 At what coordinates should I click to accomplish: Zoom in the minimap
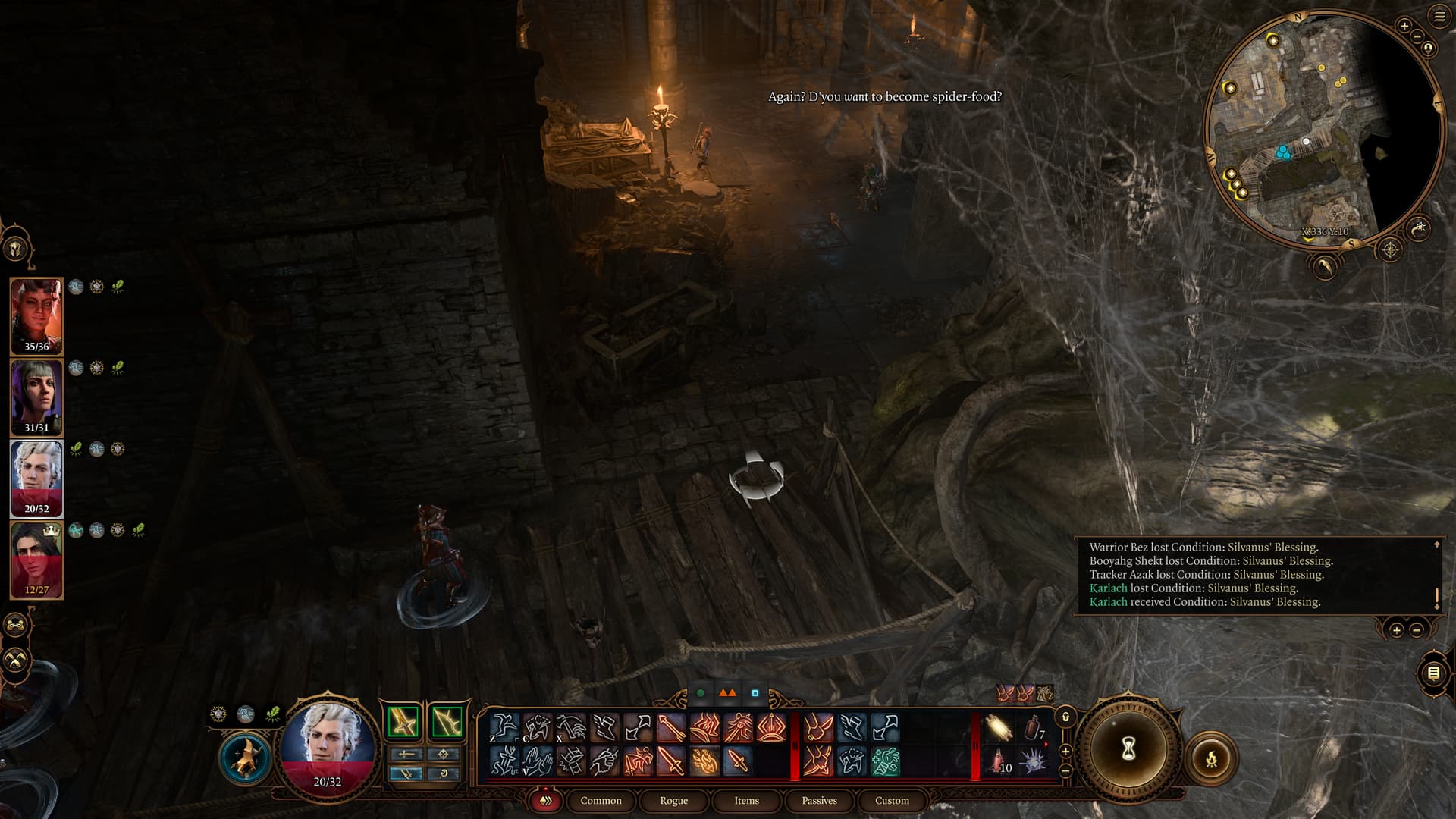pyautogui.click(x=1404, y=26)
